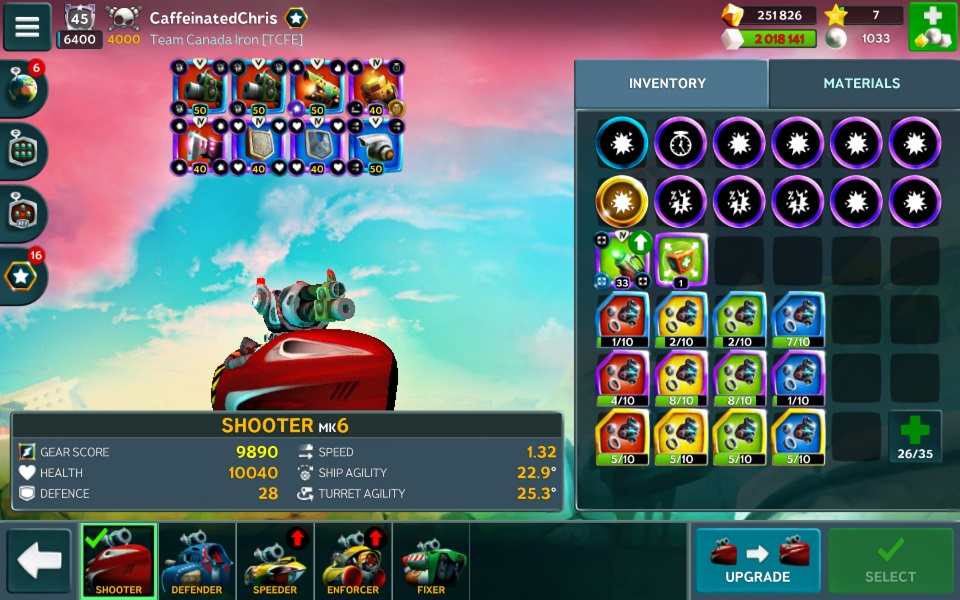Viewport: 960px width, 600px height.
Task: Choose the Shooter ship
Action: pyautogui.click(x=118, y=561)
